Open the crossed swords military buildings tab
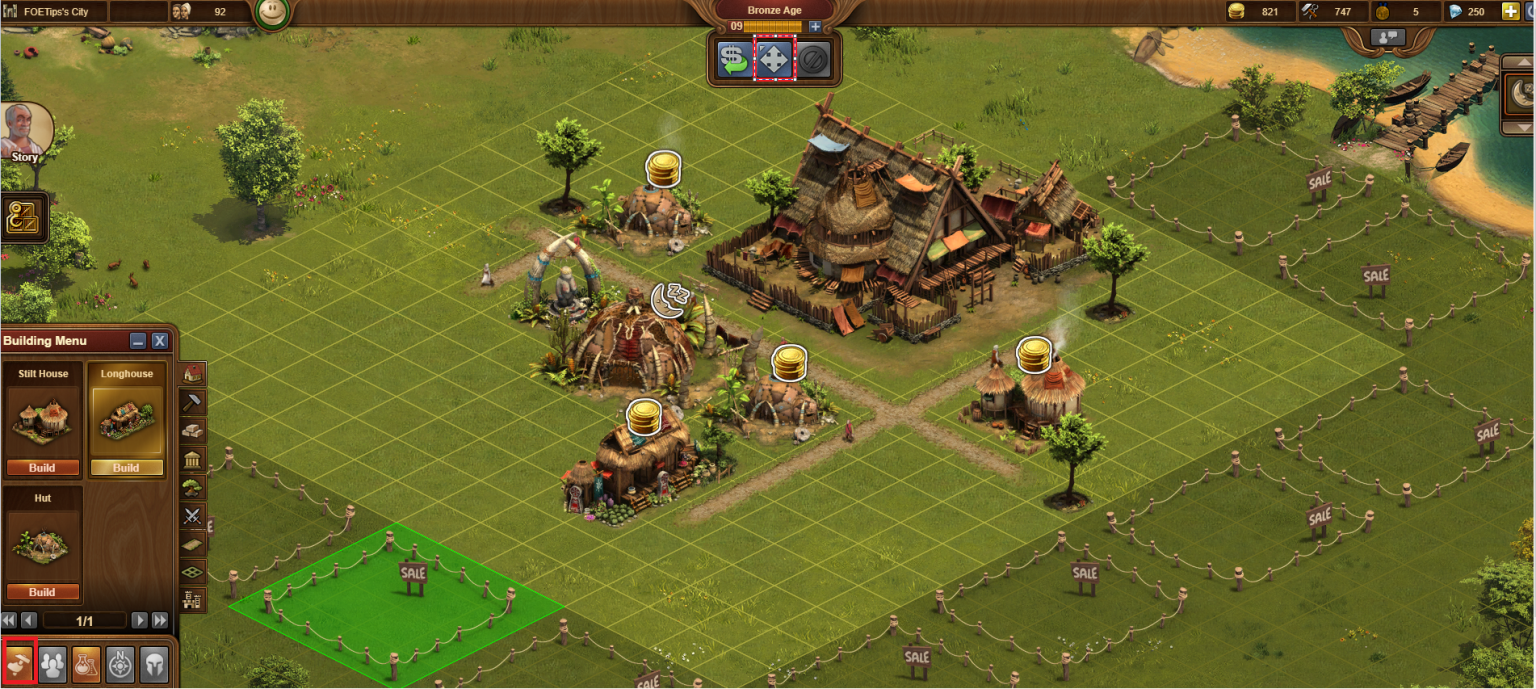This screenshot has width=1536, height=689. click(193, 516)
